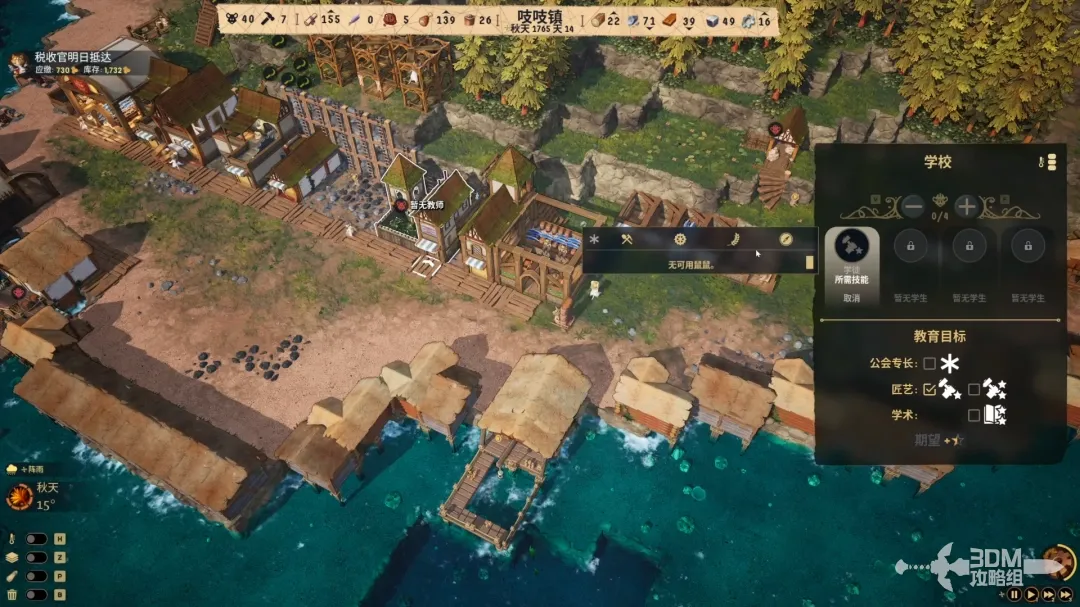
Task: Select the asterisk filter in profession bar
Action: tap(594, 240)
